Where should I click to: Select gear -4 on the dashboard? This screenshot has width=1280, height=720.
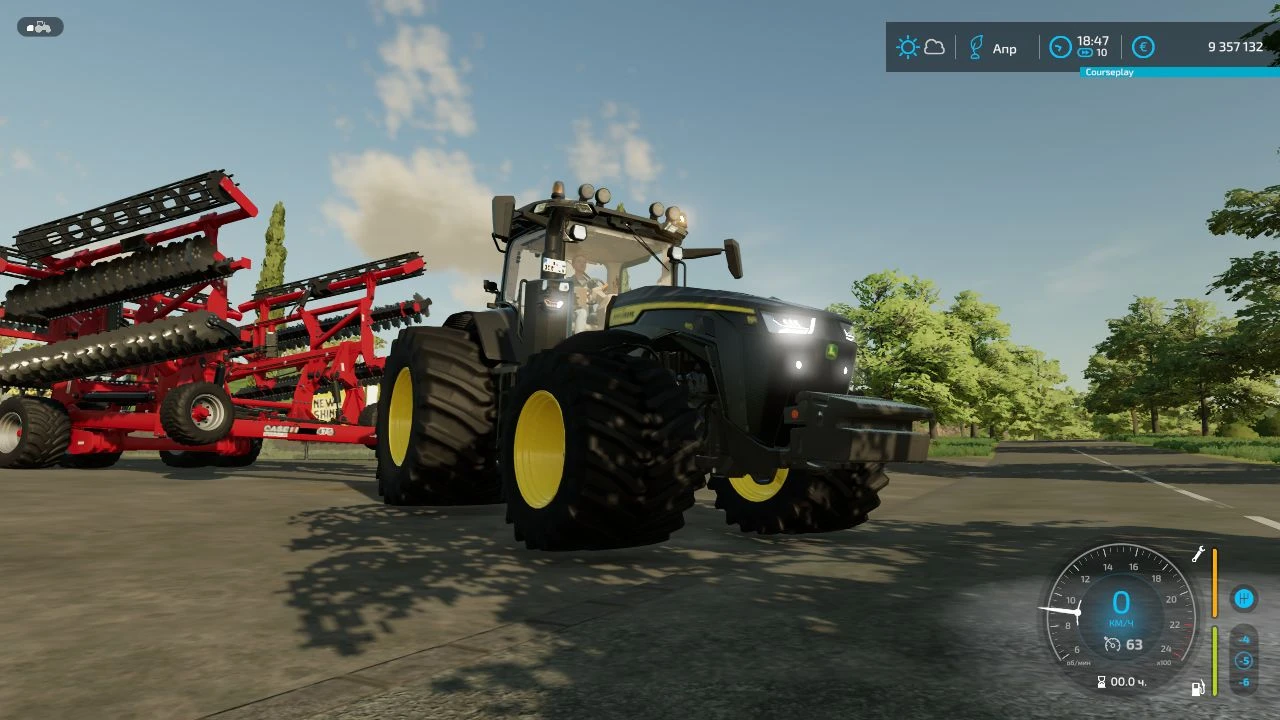point(1244,640)
